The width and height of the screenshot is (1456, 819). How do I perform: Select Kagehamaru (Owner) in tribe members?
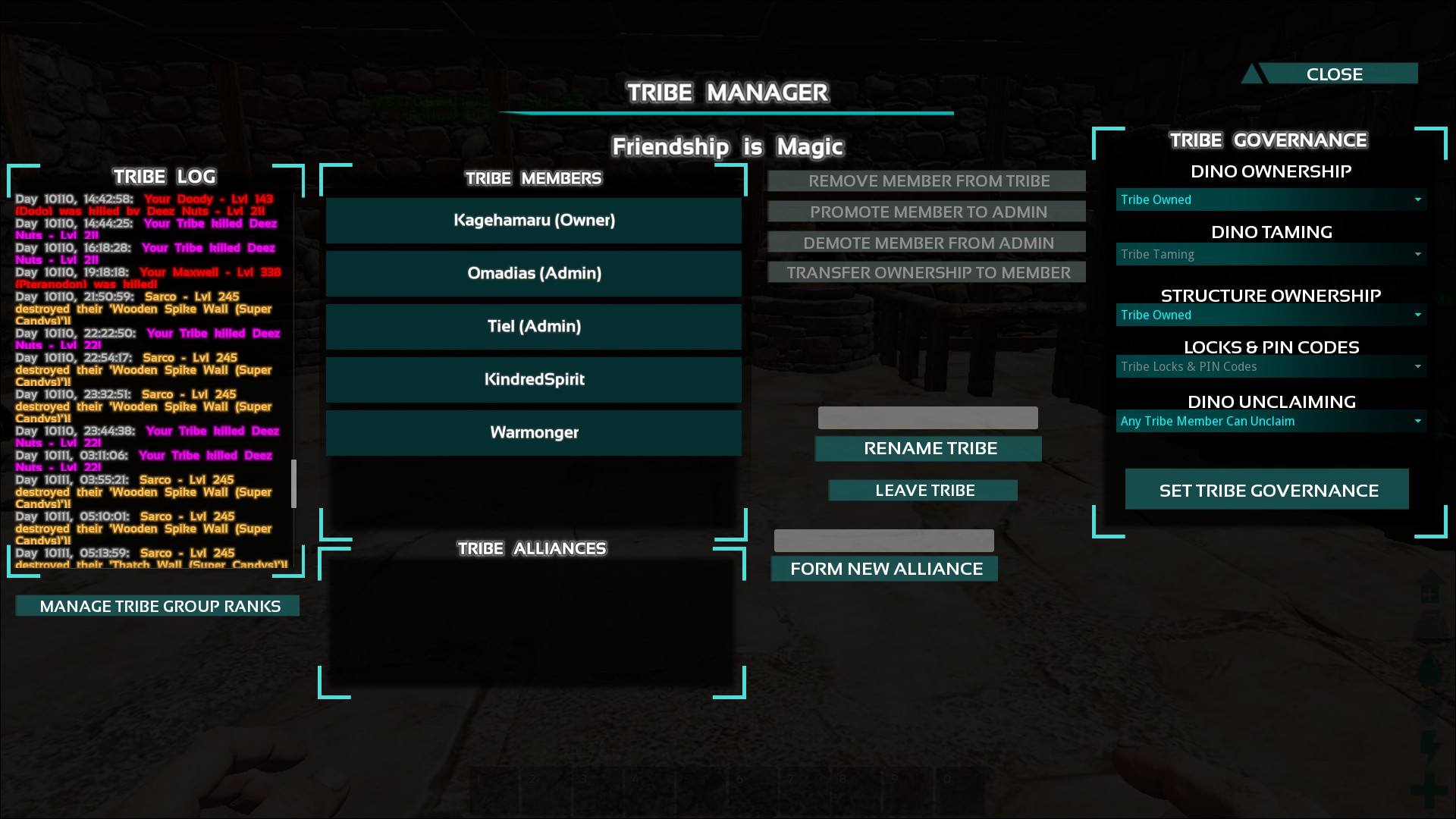click(534, 221)
